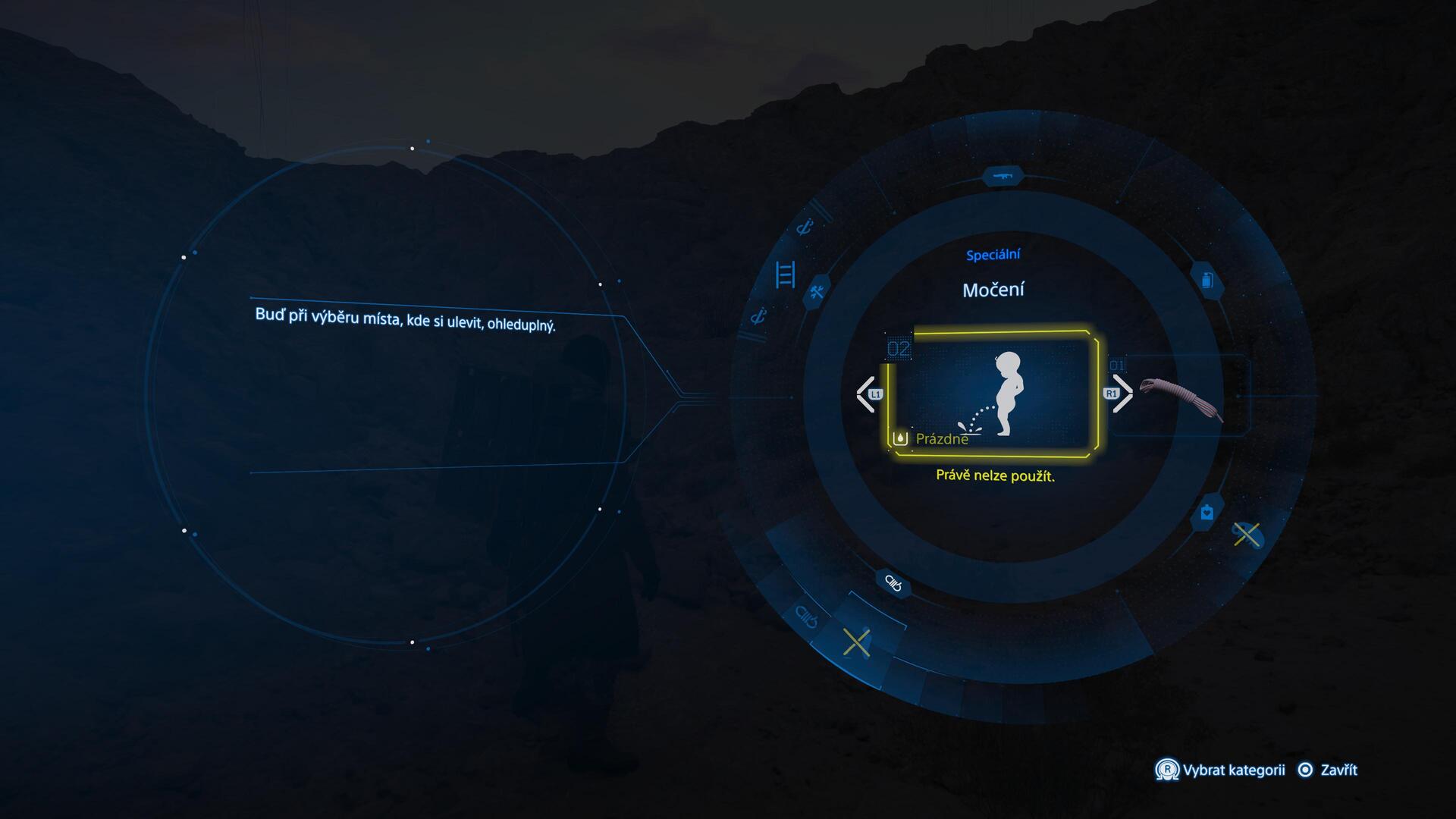Screen dimensions: 1456x819
Task: Open the grenade canister category
Action: tap(1207, 281)
